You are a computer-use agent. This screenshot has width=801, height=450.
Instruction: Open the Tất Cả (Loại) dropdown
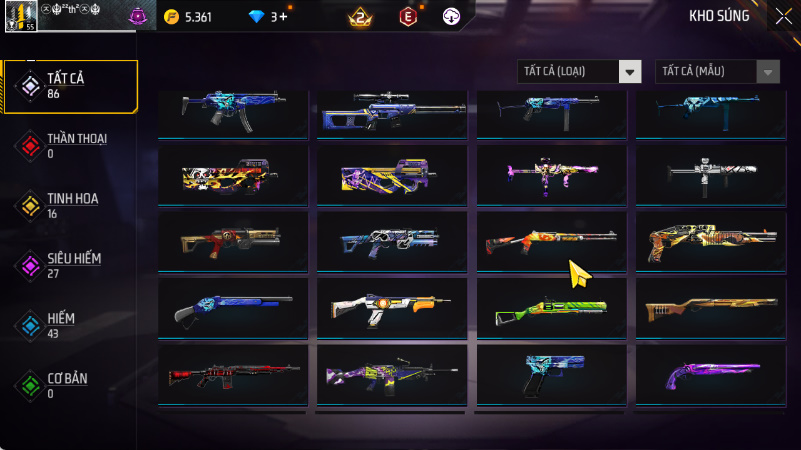579,71
